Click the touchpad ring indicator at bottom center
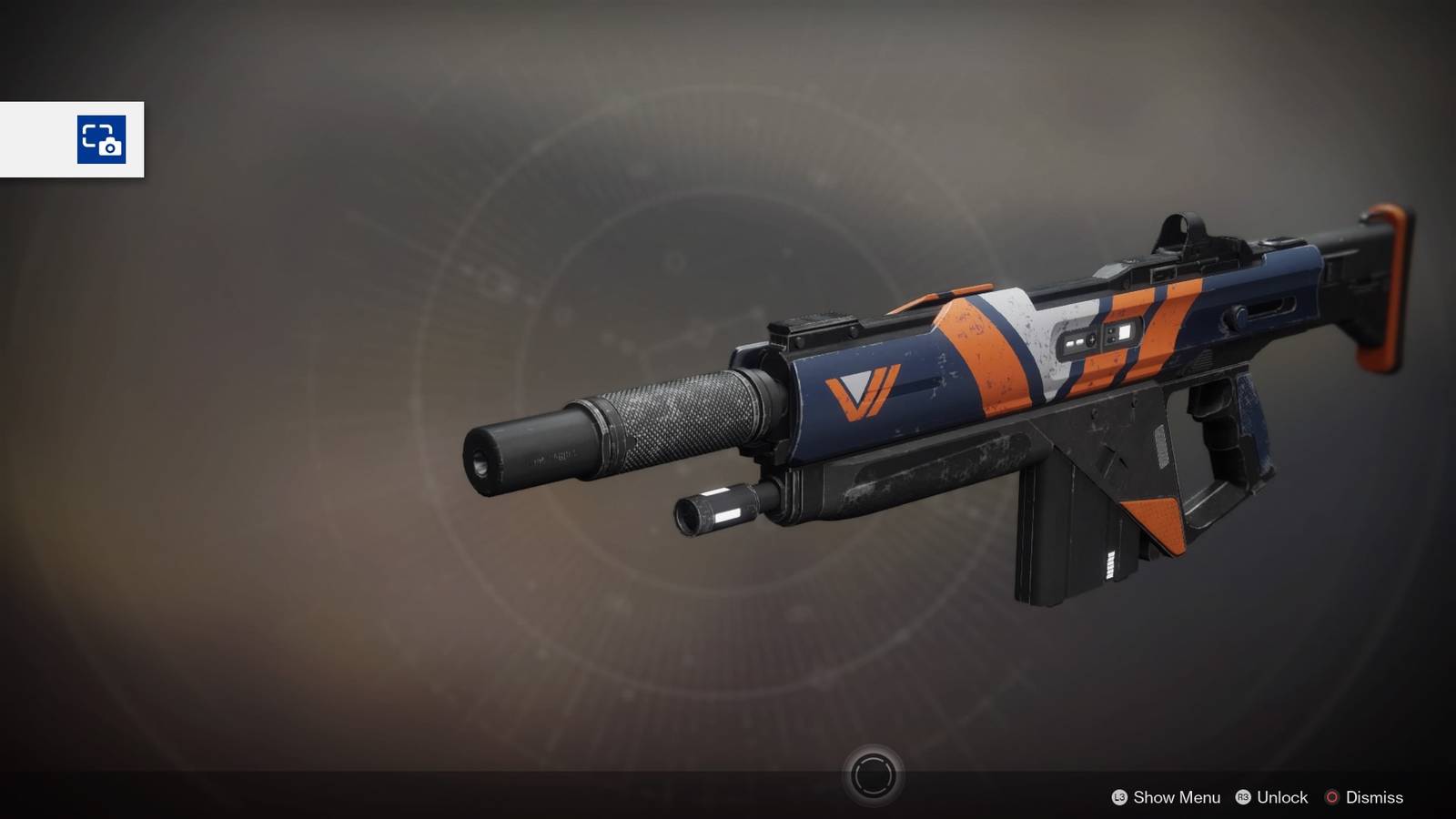The width and height of the screenshot is (1456, 819). click(873, 775)
